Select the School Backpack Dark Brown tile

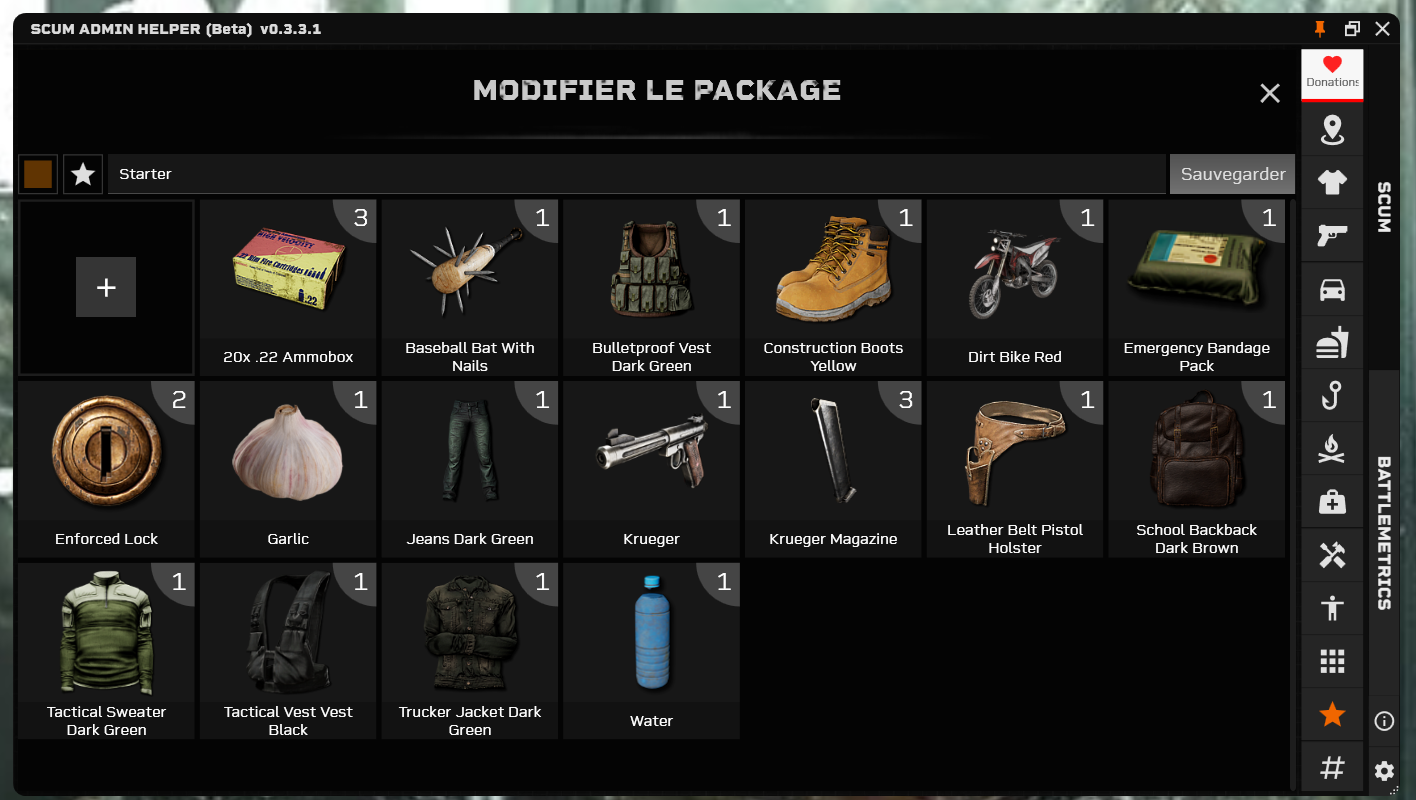1196,468
